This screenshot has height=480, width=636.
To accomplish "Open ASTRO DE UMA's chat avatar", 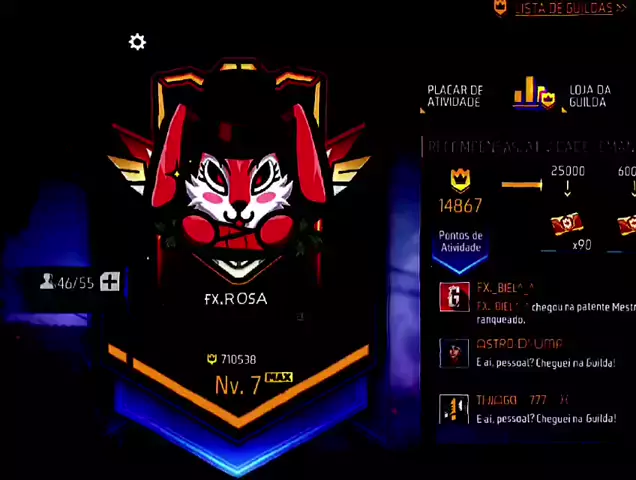I will tap(455, 353).
